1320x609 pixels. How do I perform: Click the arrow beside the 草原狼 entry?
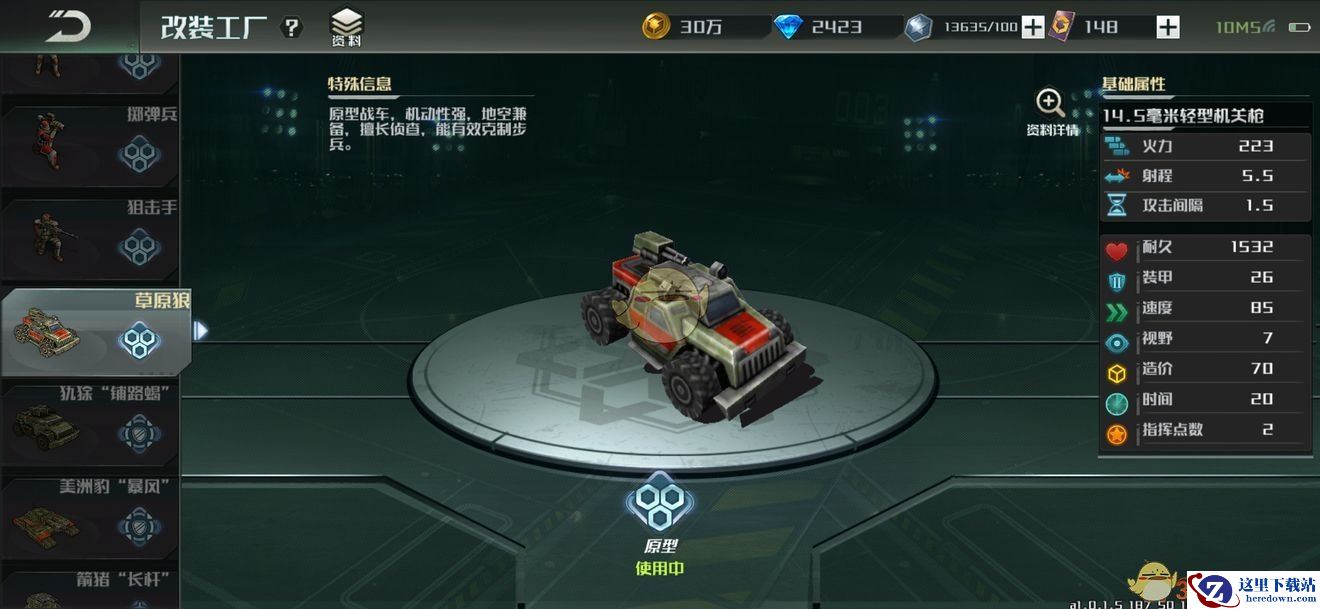(201, 330)
